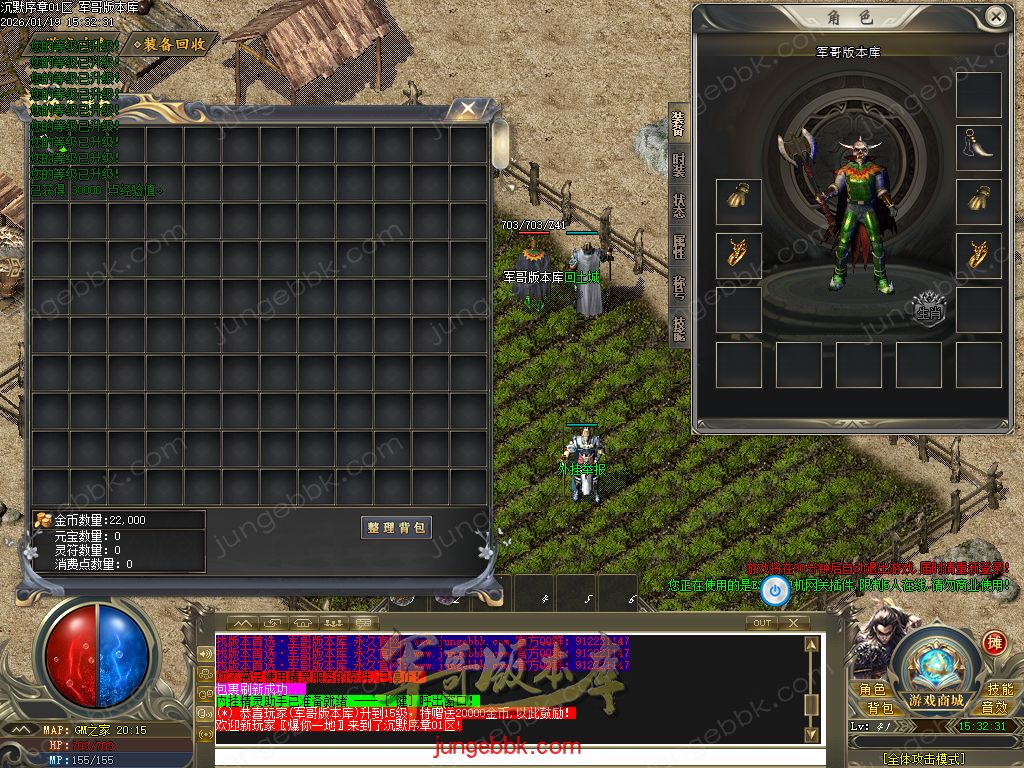Close the backpack inventory window
Screen dimensions: 1024x768
[467, 108]
